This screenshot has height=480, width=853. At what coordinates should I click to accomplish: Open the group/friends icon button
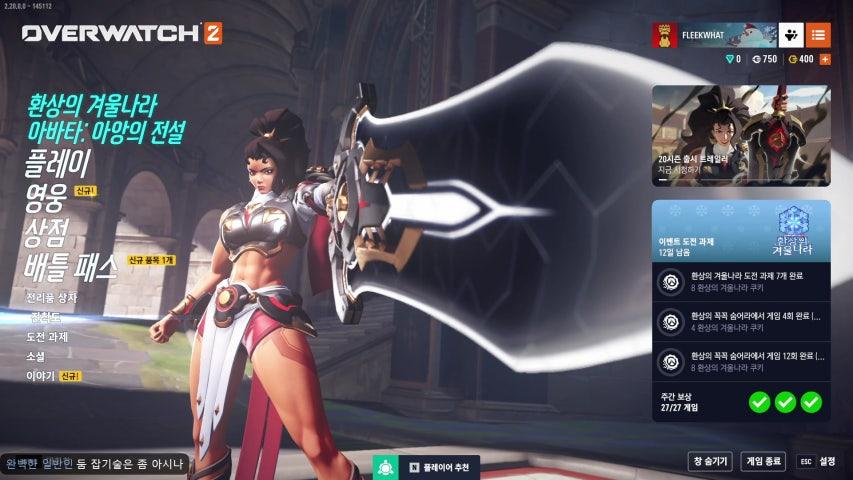(792, 35)
